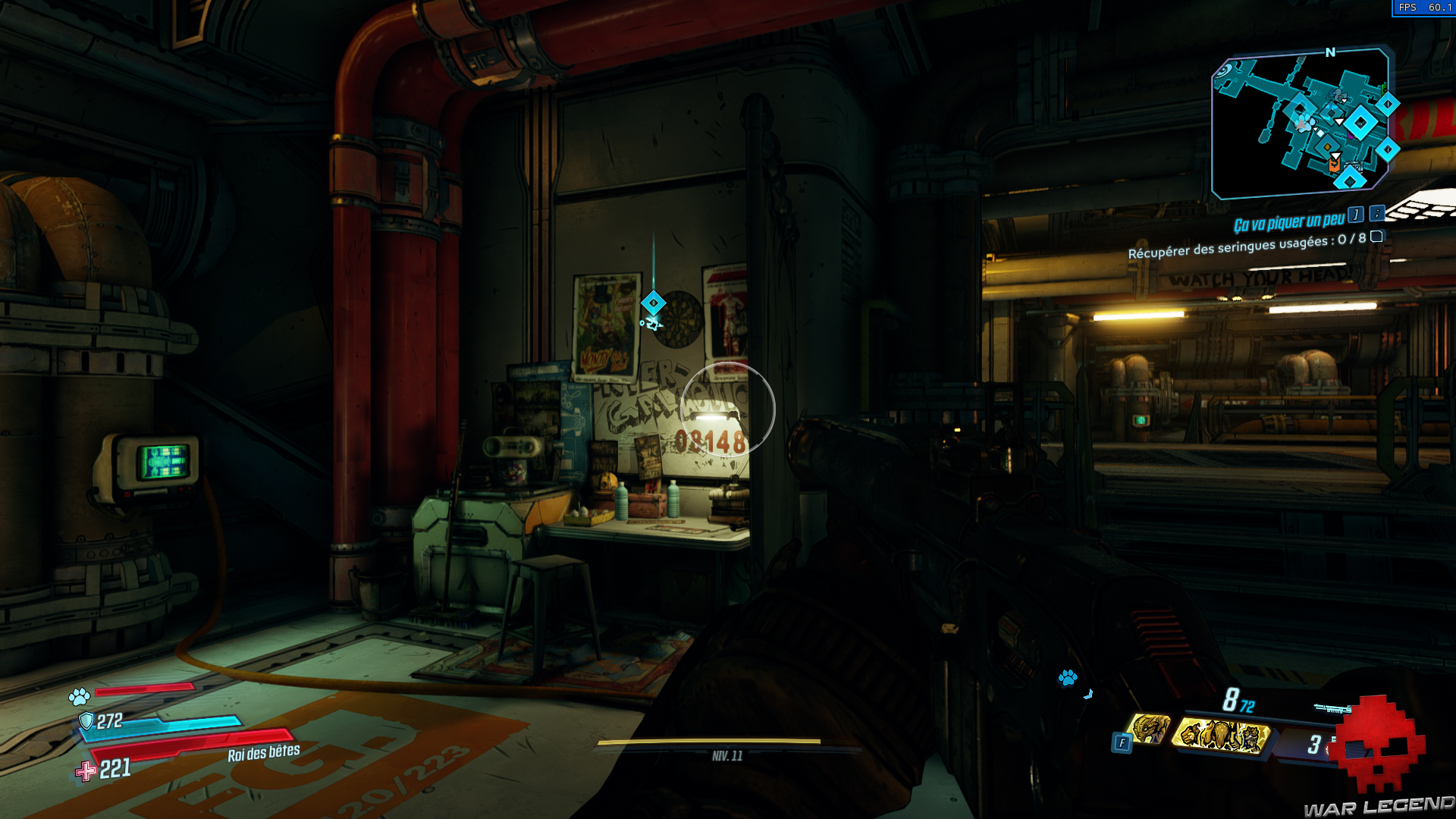1456x819 pixels.
Task: Select the golden fist action skill icon
Action: tap(1222, 735)
